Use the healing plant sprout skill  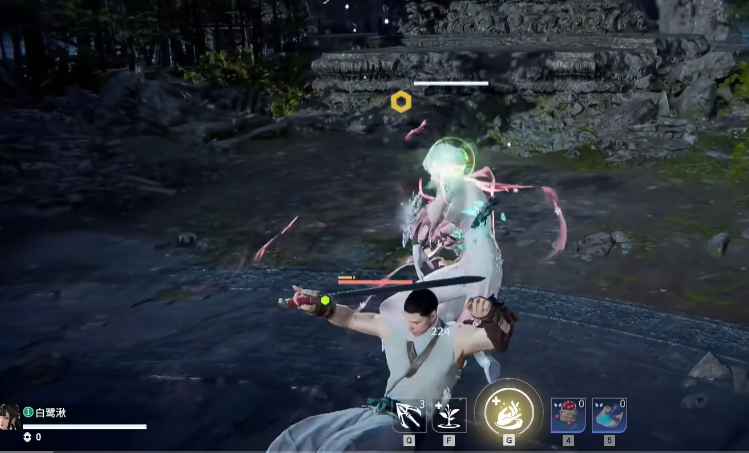click(449, 415)
